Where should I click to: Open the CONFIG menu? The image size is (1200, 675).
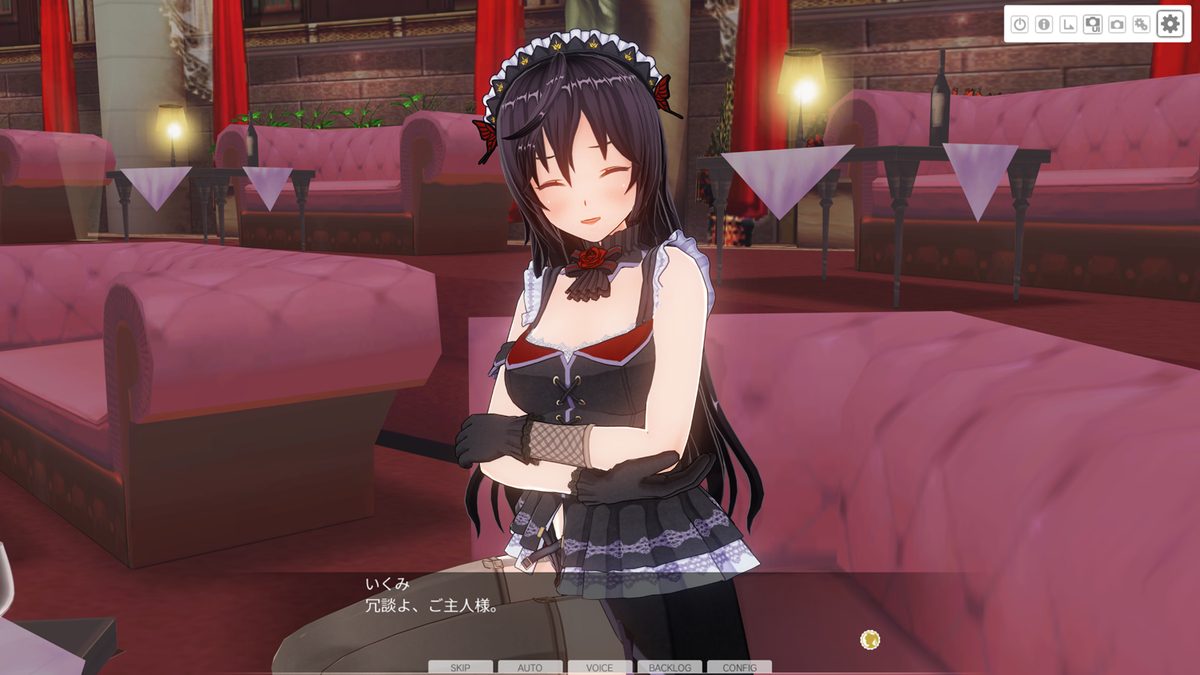[739, 667]
